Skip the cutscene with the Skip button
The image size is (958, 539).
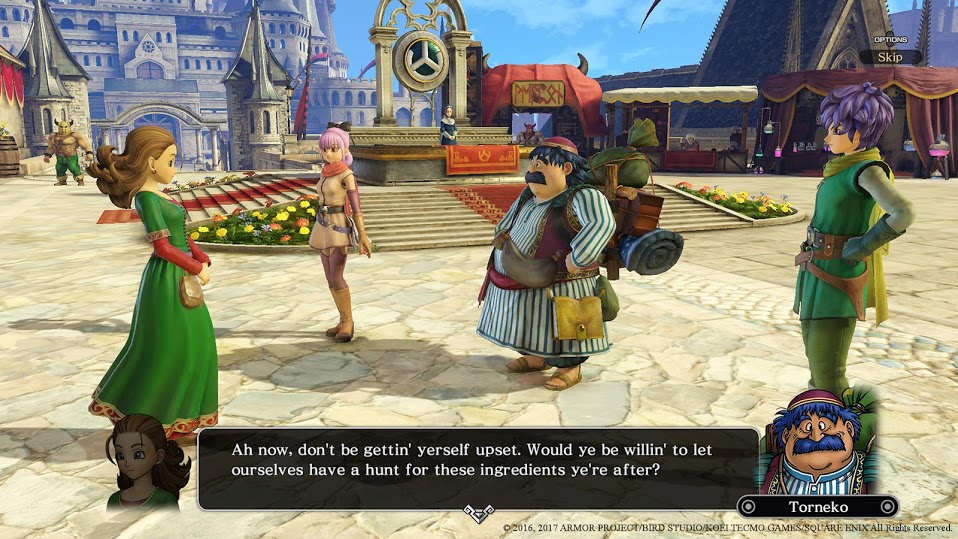coord(889,57)
